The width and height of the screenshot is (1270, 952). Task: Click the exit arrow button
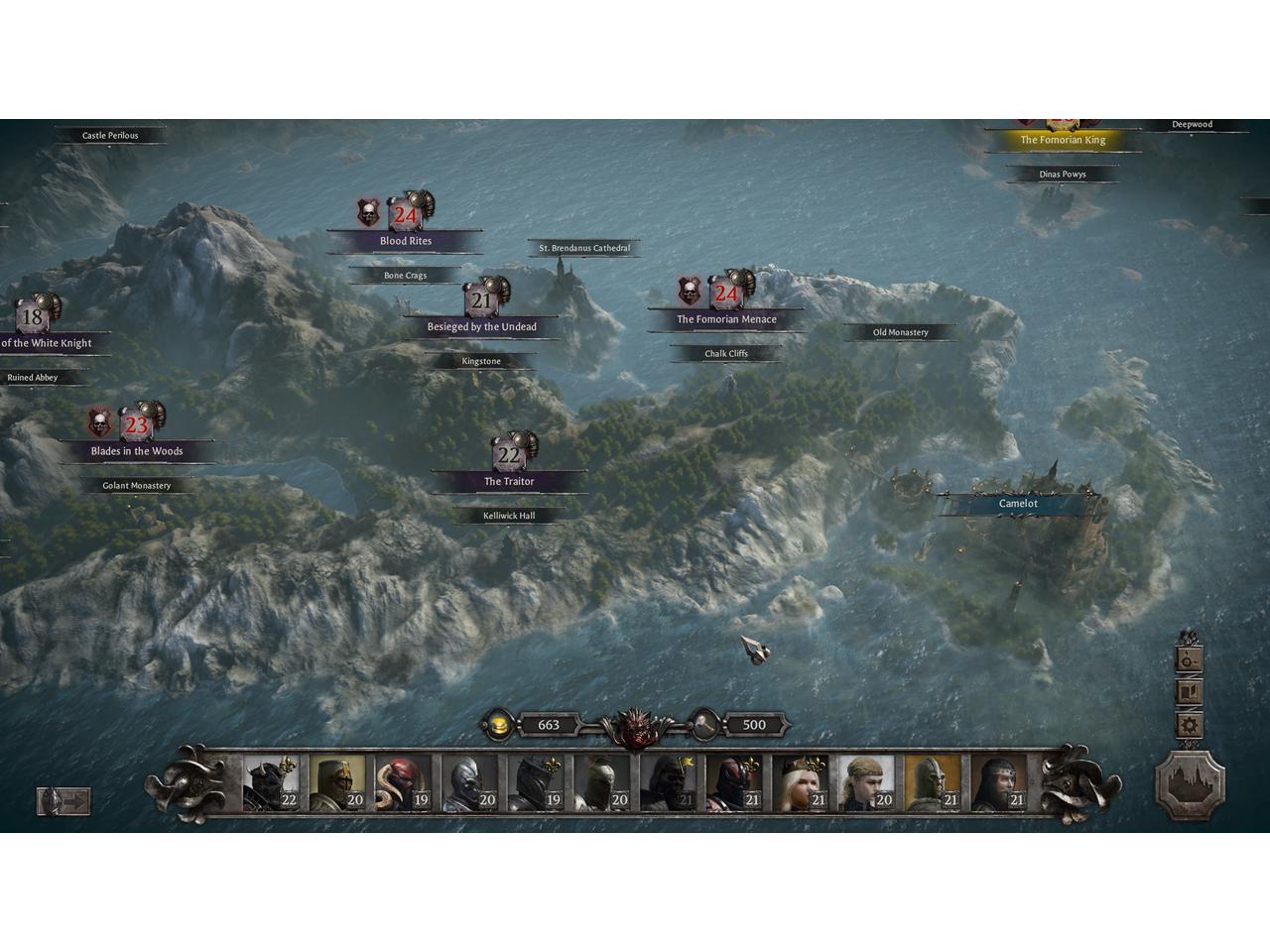[64, 800]
